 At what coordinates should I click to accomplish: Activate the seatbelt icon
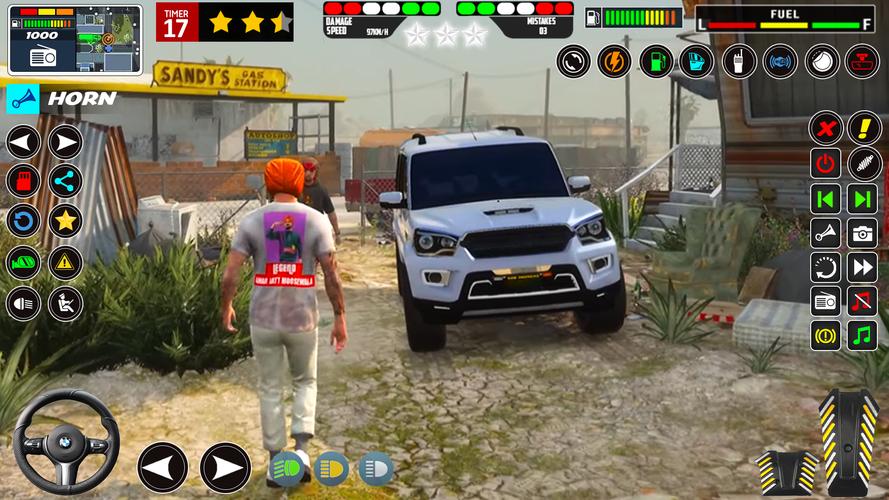click(65, 303)
